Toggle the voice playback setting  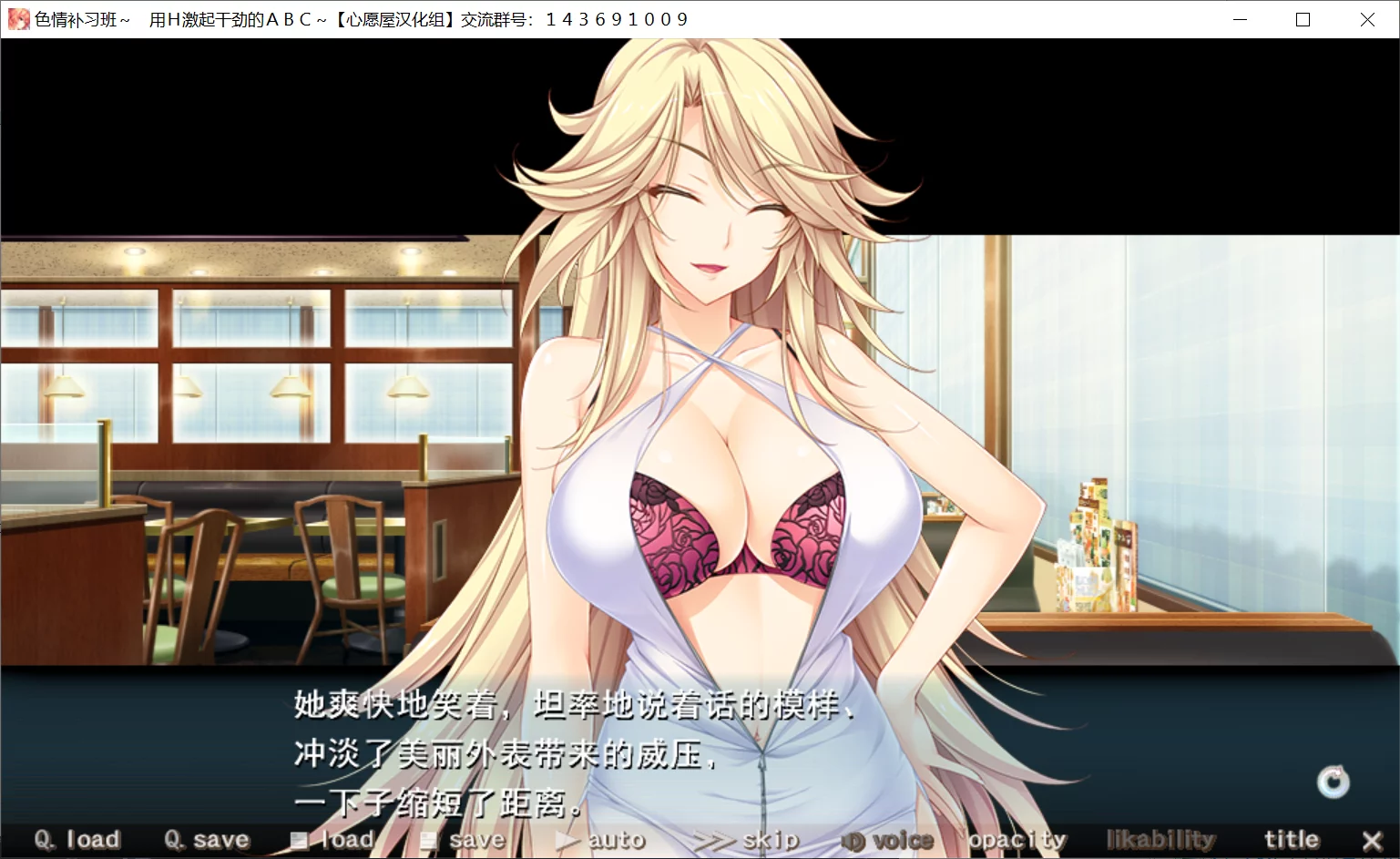899,838
